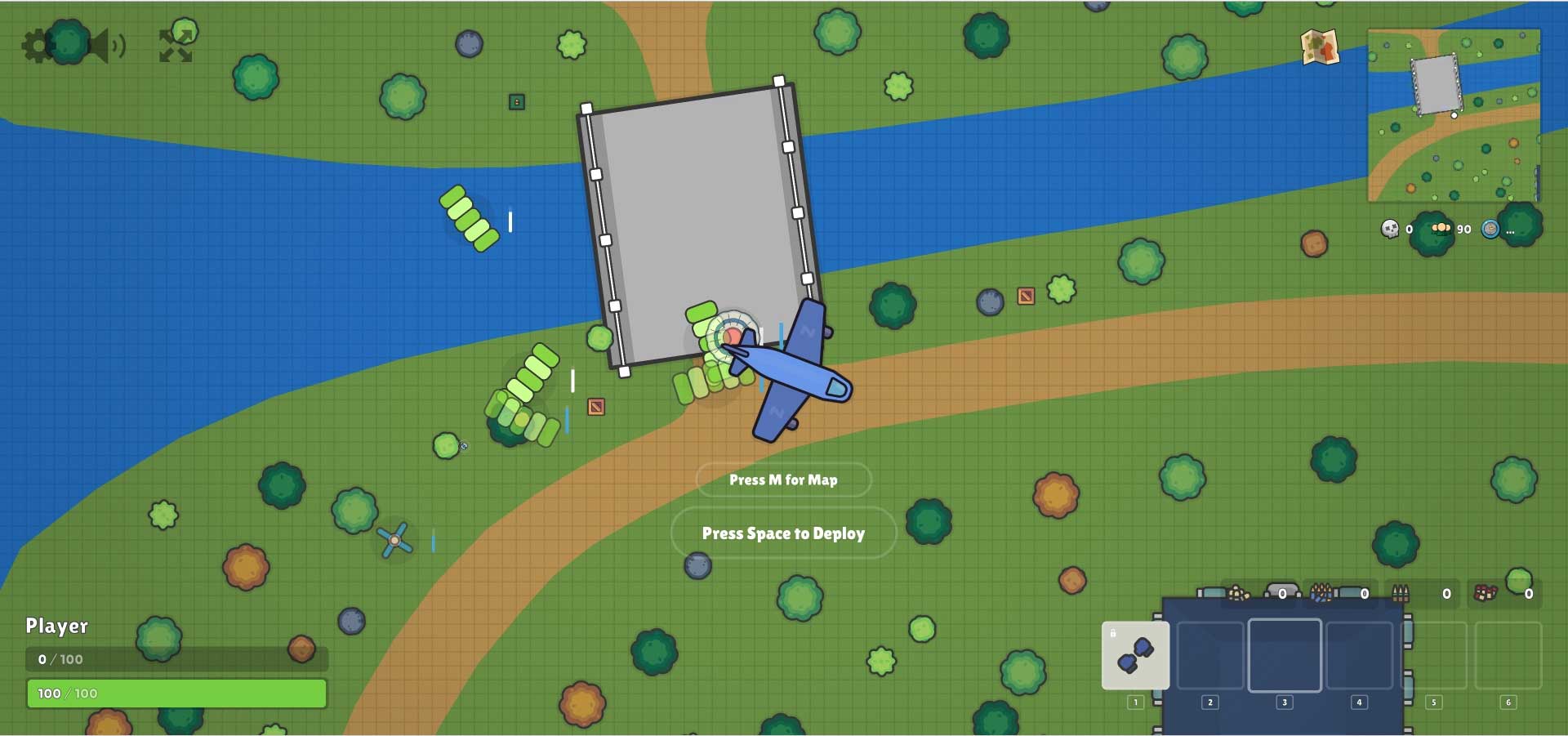
Task: Click the skull kill counter icon
Action: 1389,230
